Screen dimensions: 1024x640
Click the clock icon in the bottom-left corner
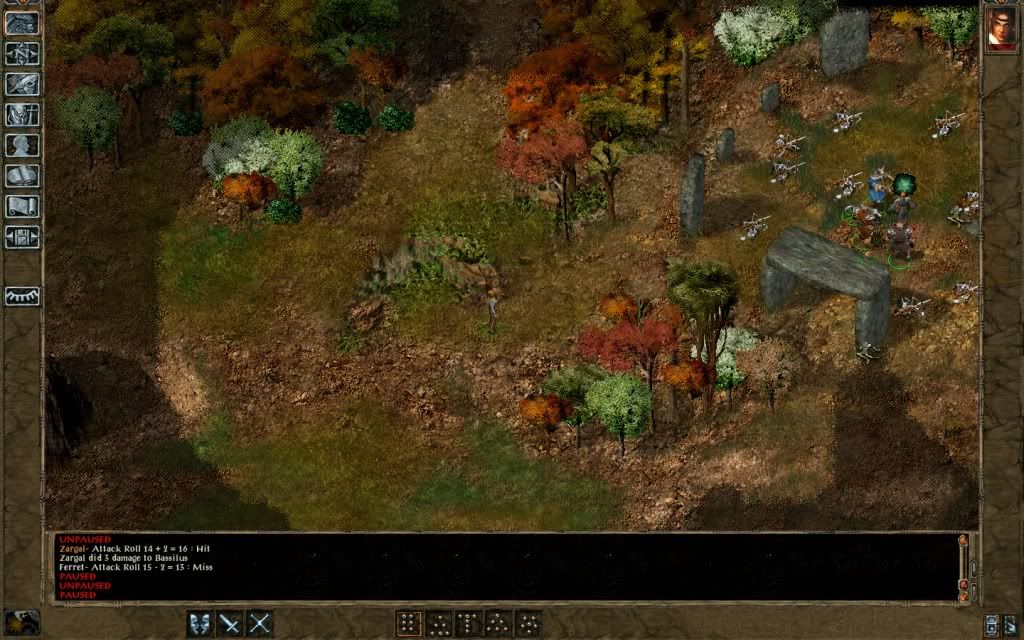pyautogui.click(x=22, y=622)
